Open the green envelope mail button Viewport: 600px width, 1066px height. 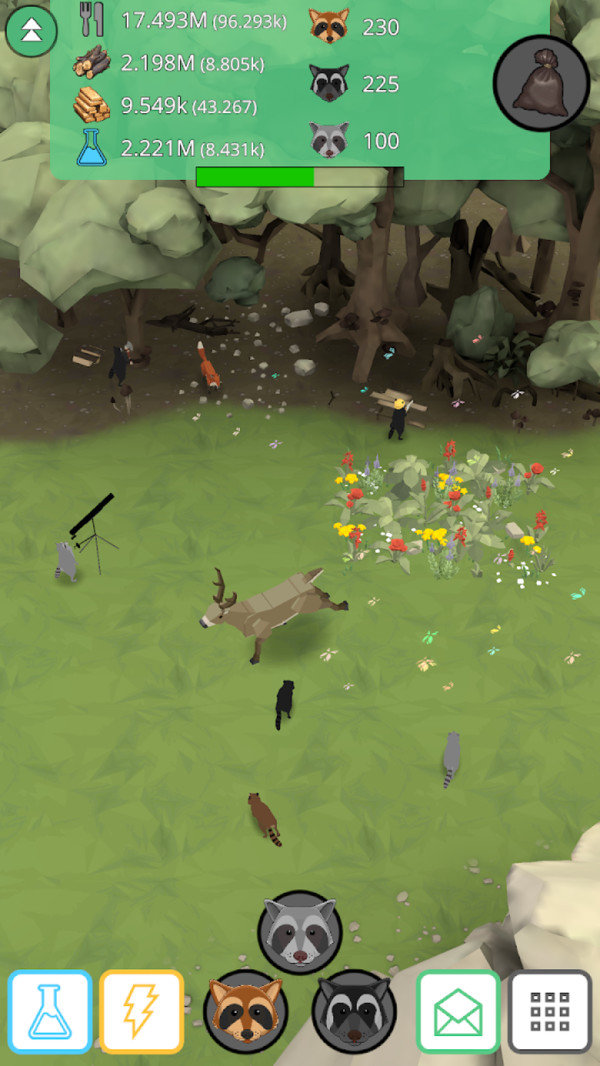(458, 1011)
